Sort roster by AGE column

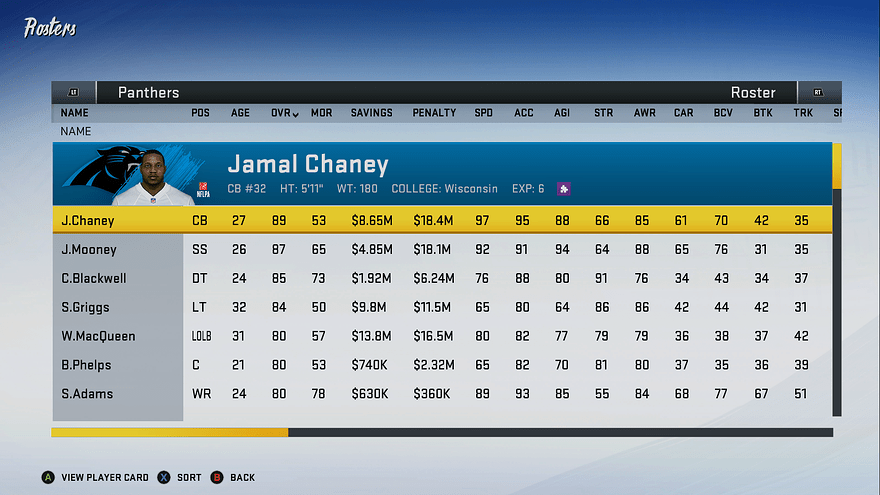[x=241, y=113]
